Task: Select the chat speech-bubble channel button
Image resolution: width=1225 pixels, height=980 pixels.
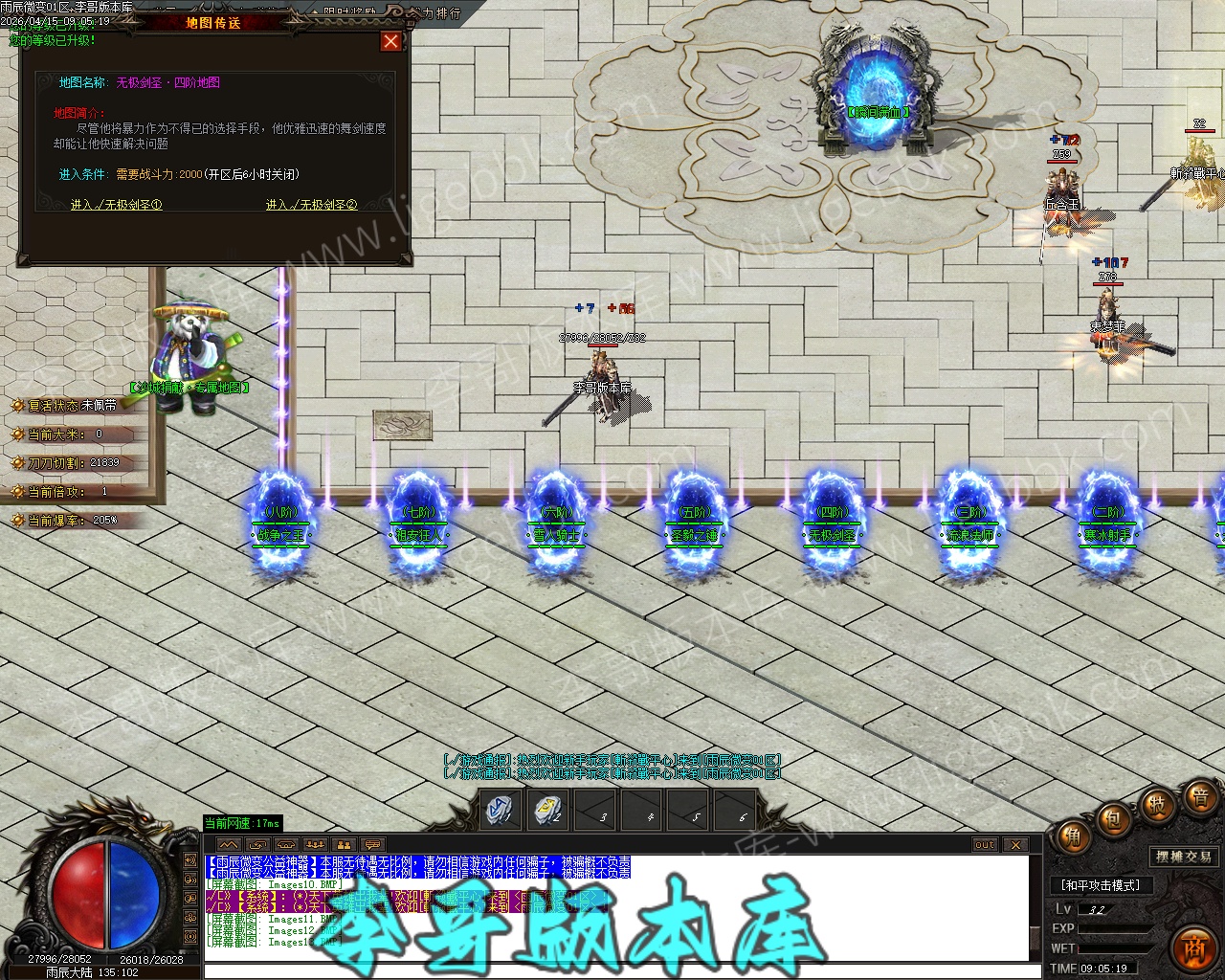Action: click(372, 845)
